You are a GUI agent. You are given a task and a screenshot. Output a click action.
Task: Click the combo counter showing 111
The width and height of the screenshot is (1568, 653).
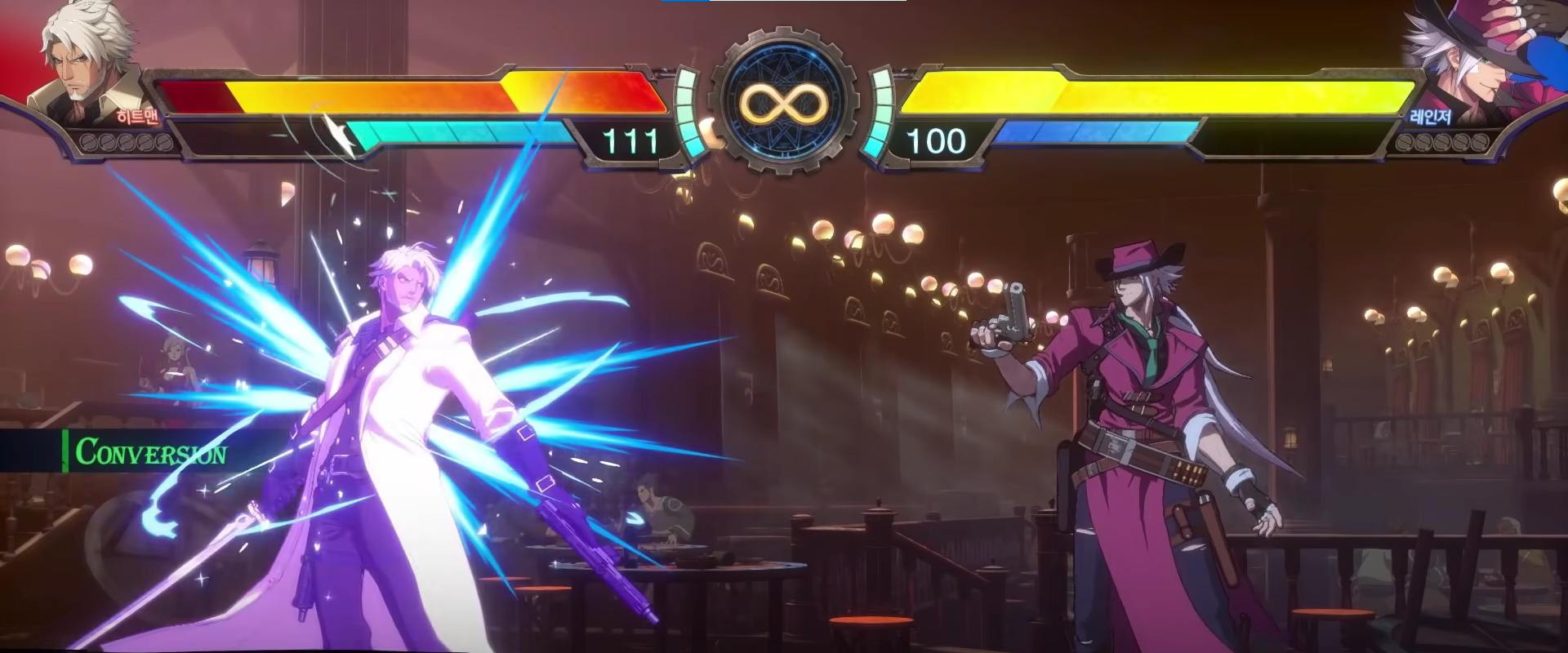coord(630,142)
